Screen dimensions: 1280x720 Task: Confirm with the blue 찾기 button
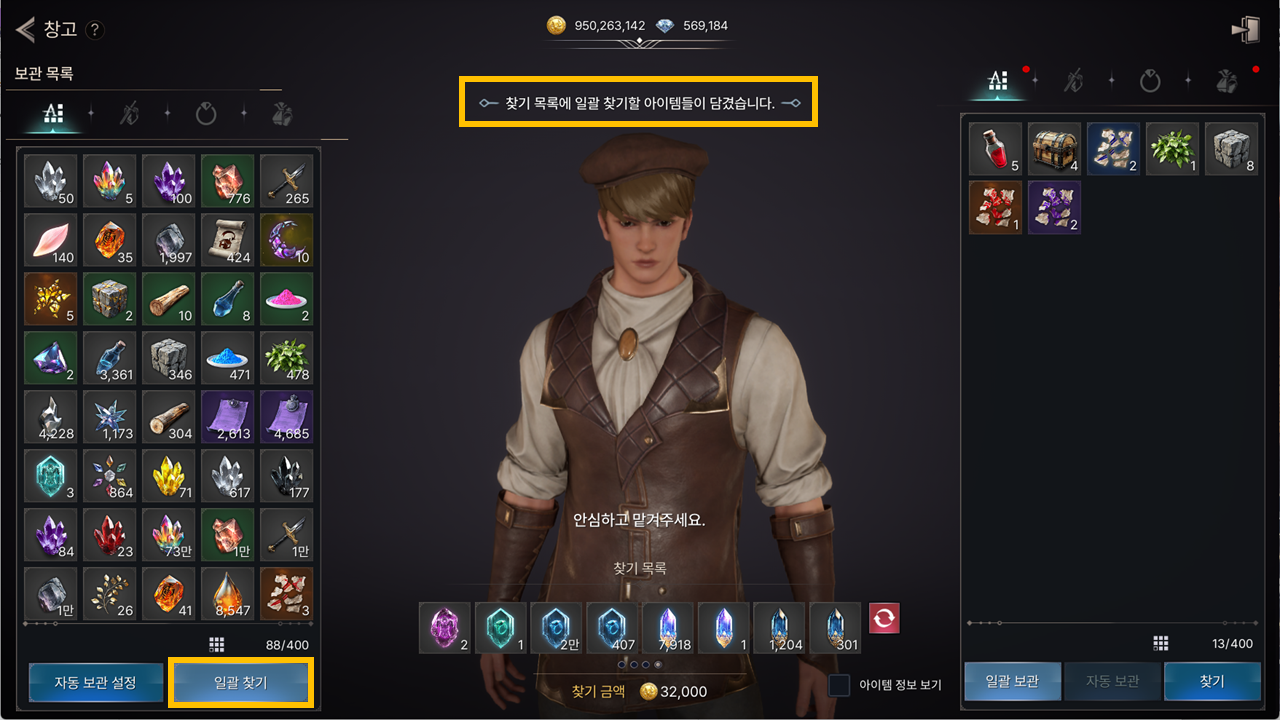tap(1211, 681)
